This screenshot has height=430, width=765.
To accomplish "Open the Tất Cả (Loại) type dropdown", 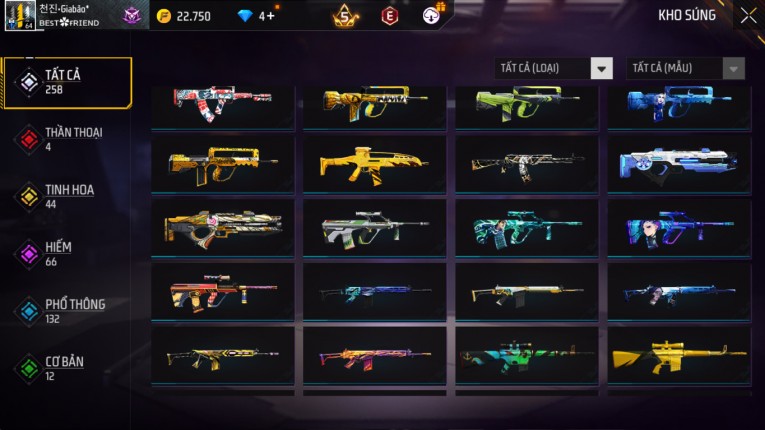I will pyautogui.click(x=554, y=68).
